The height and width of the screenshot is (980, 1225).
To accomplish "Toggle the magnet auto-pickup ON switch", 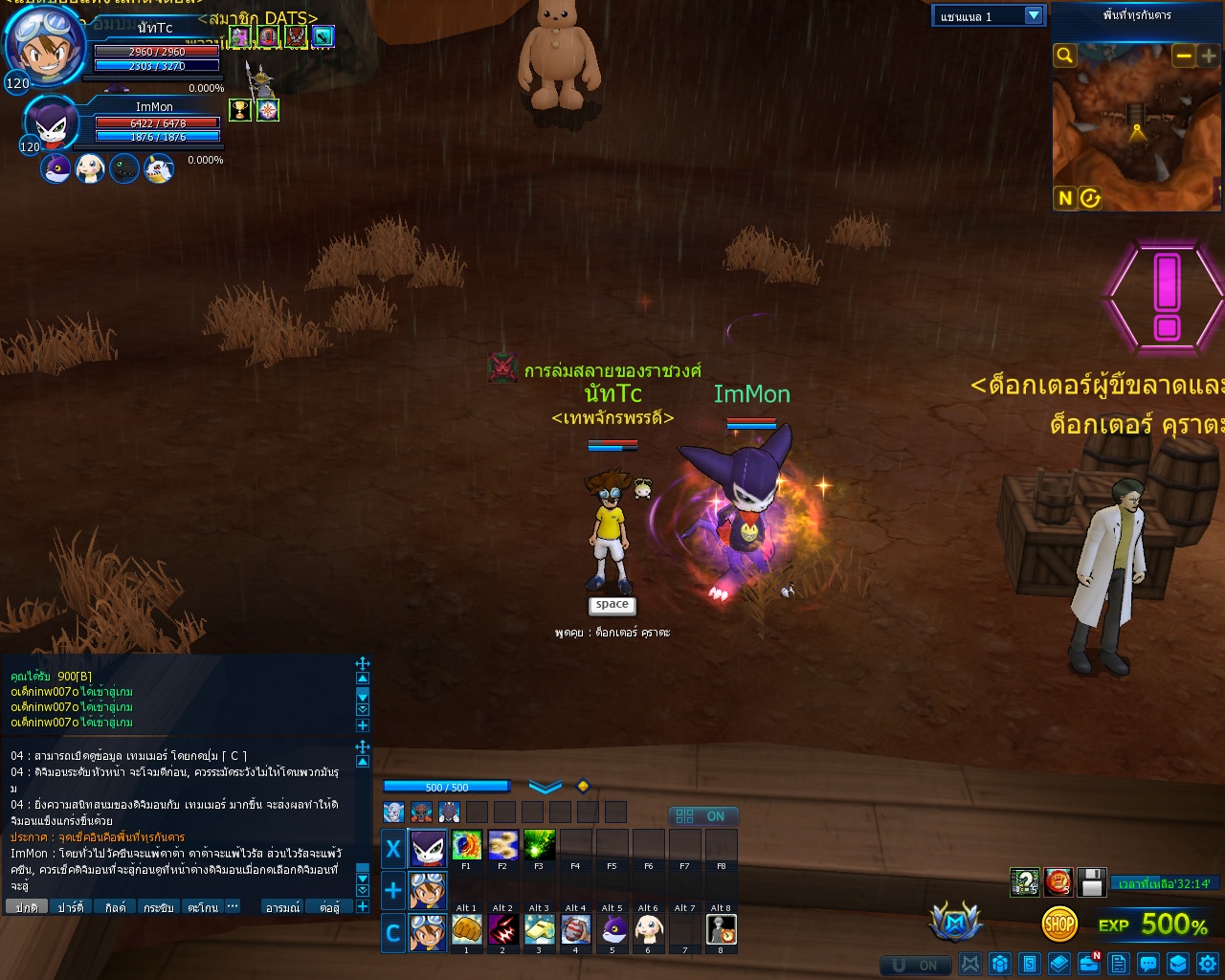I will point(915,965).
